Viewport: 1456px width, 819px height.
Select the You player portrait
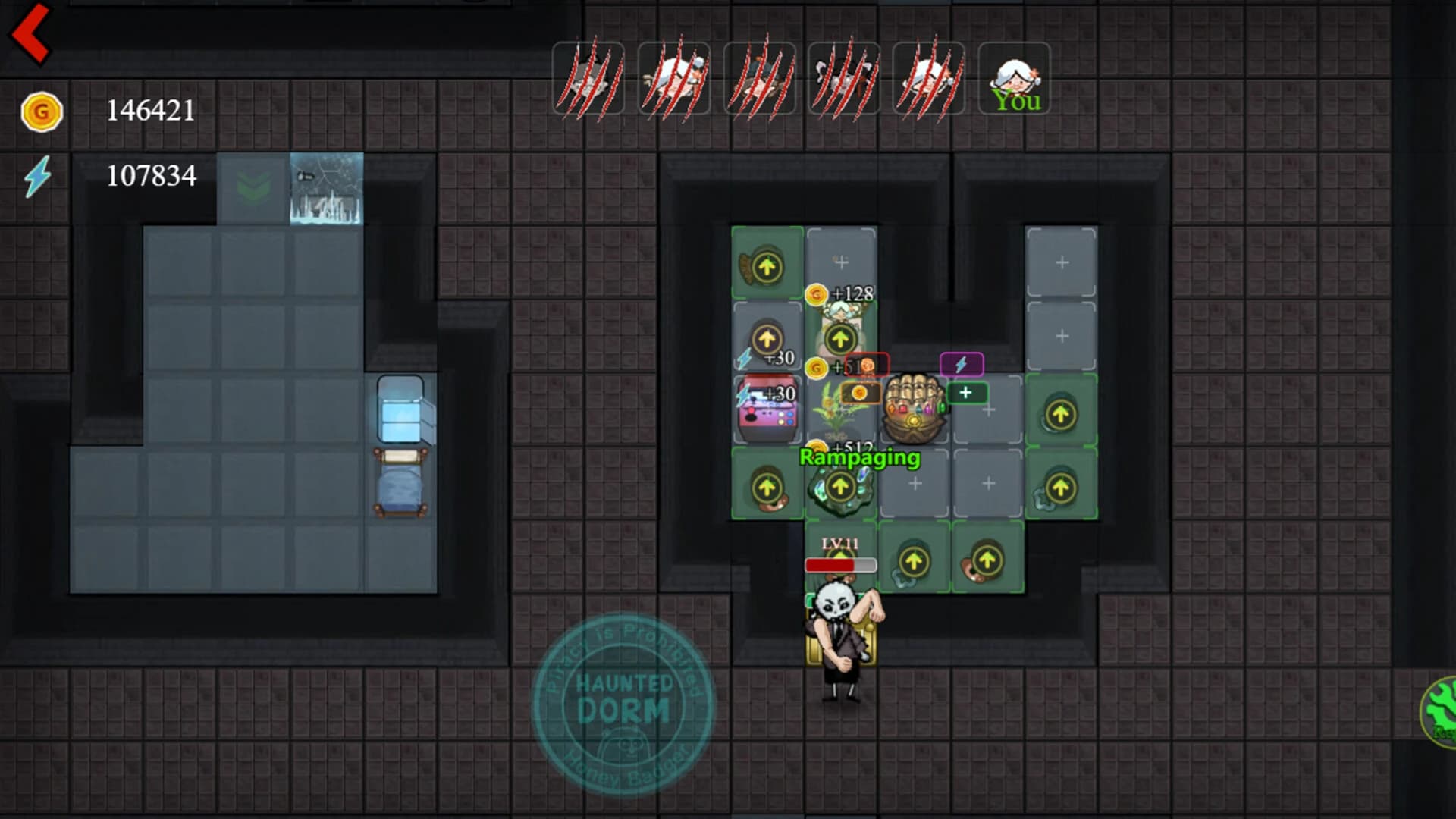click(x=1016, y=78)
